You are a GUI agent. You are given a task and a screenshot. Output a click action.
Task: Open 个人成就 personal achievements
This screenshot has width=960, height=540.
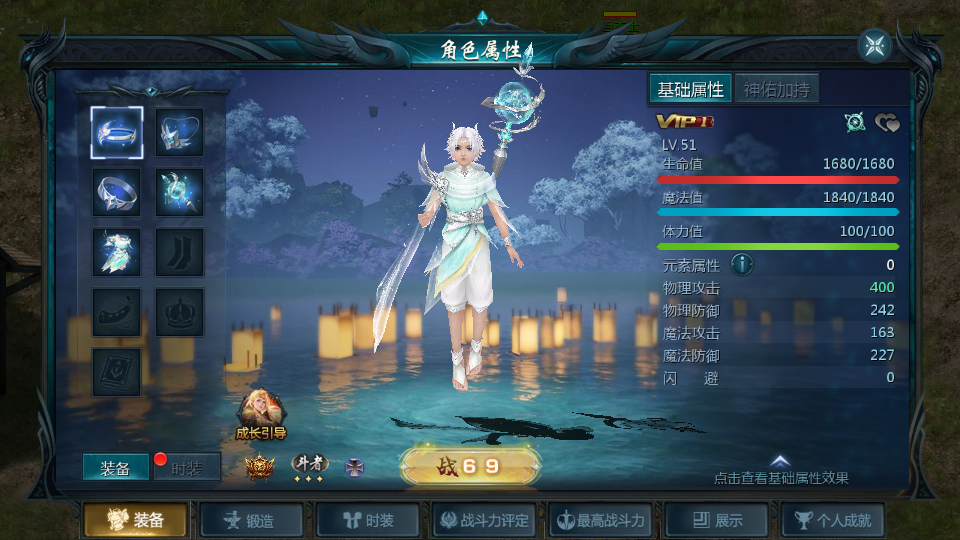[x=833, y=520]
